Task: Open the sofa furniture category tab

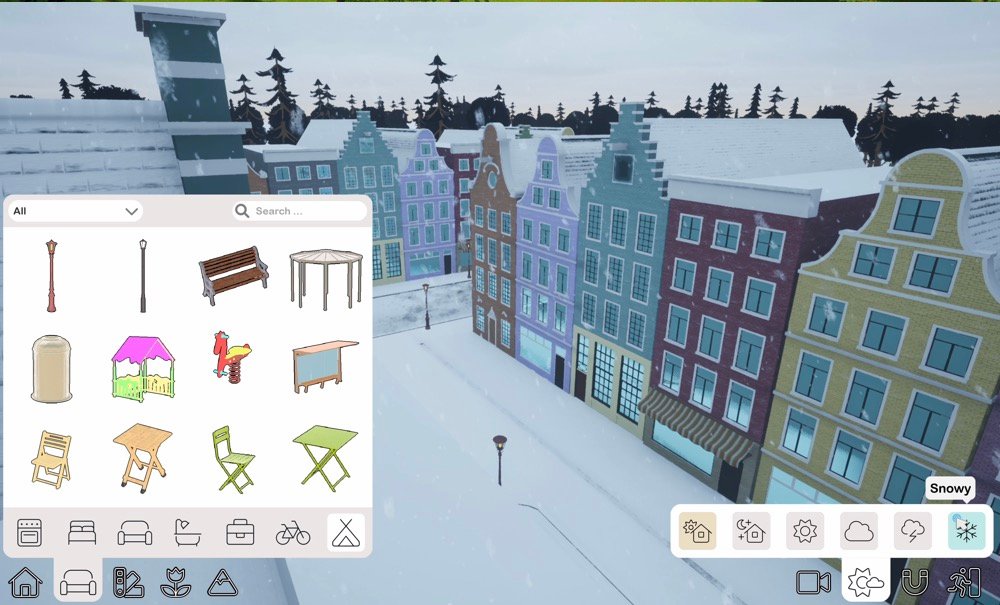Action: 135,532
